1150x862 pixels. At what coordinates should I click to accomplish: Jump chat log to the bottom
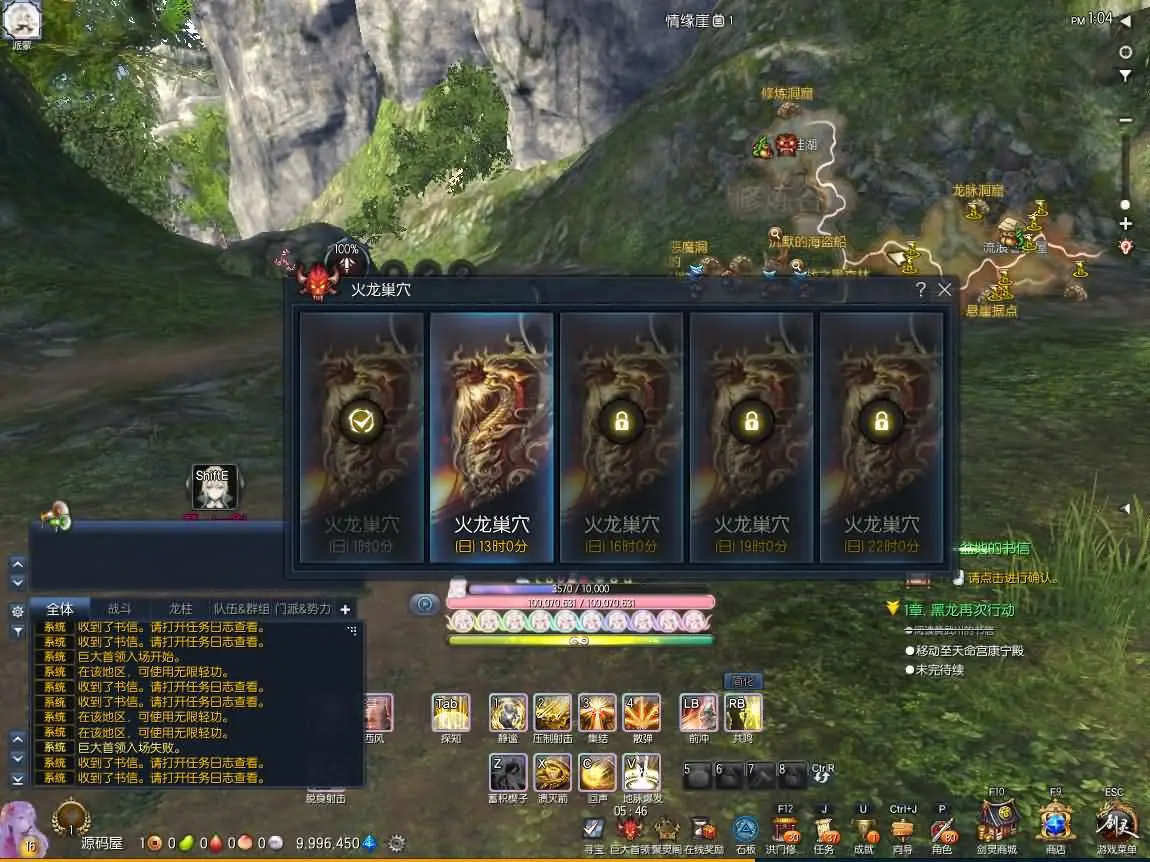17,778
